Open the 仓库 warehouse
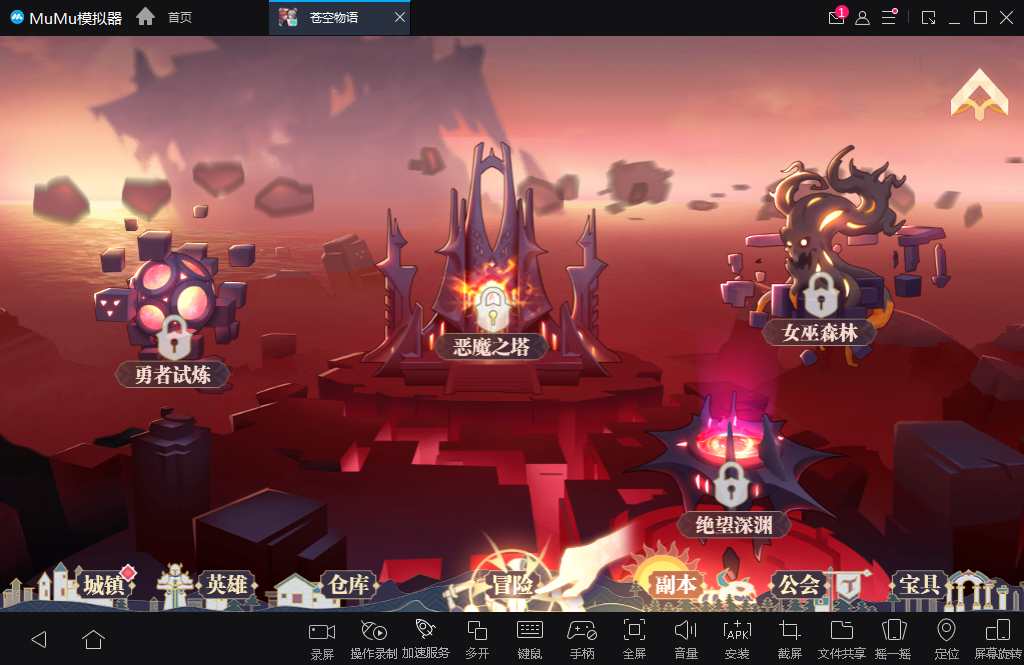Image resolution: width=1024 pixels, height=665 pixels. click(x=348, y=585)
